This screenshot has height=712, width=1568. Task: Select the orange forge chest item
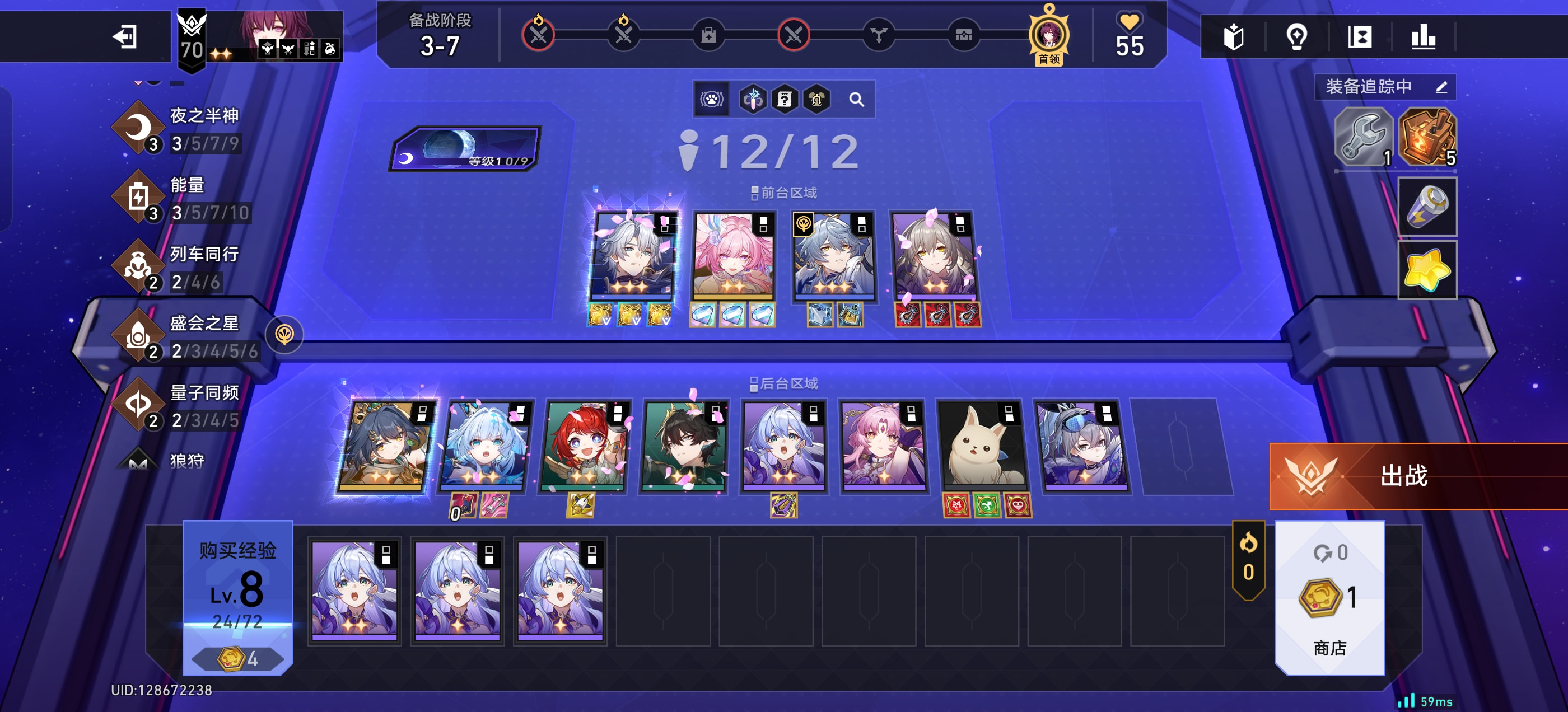pos(1426,138)
